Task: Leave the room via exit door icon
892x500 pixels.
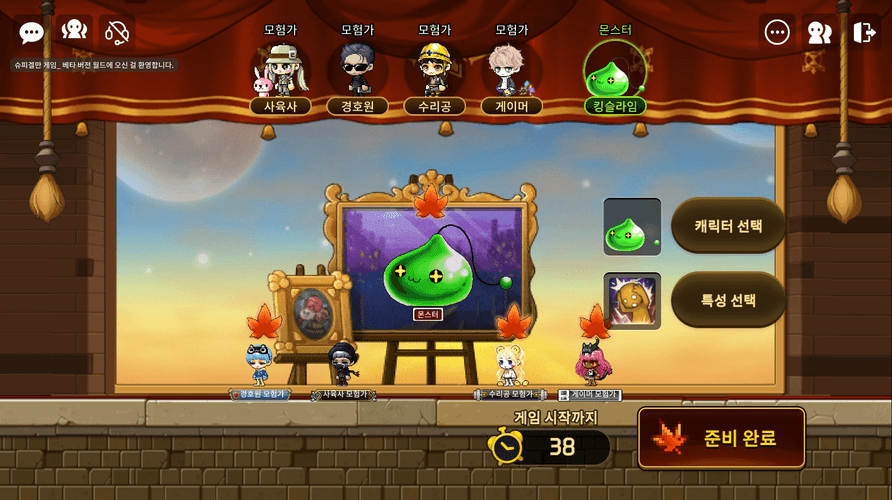Action: [864, 32]
